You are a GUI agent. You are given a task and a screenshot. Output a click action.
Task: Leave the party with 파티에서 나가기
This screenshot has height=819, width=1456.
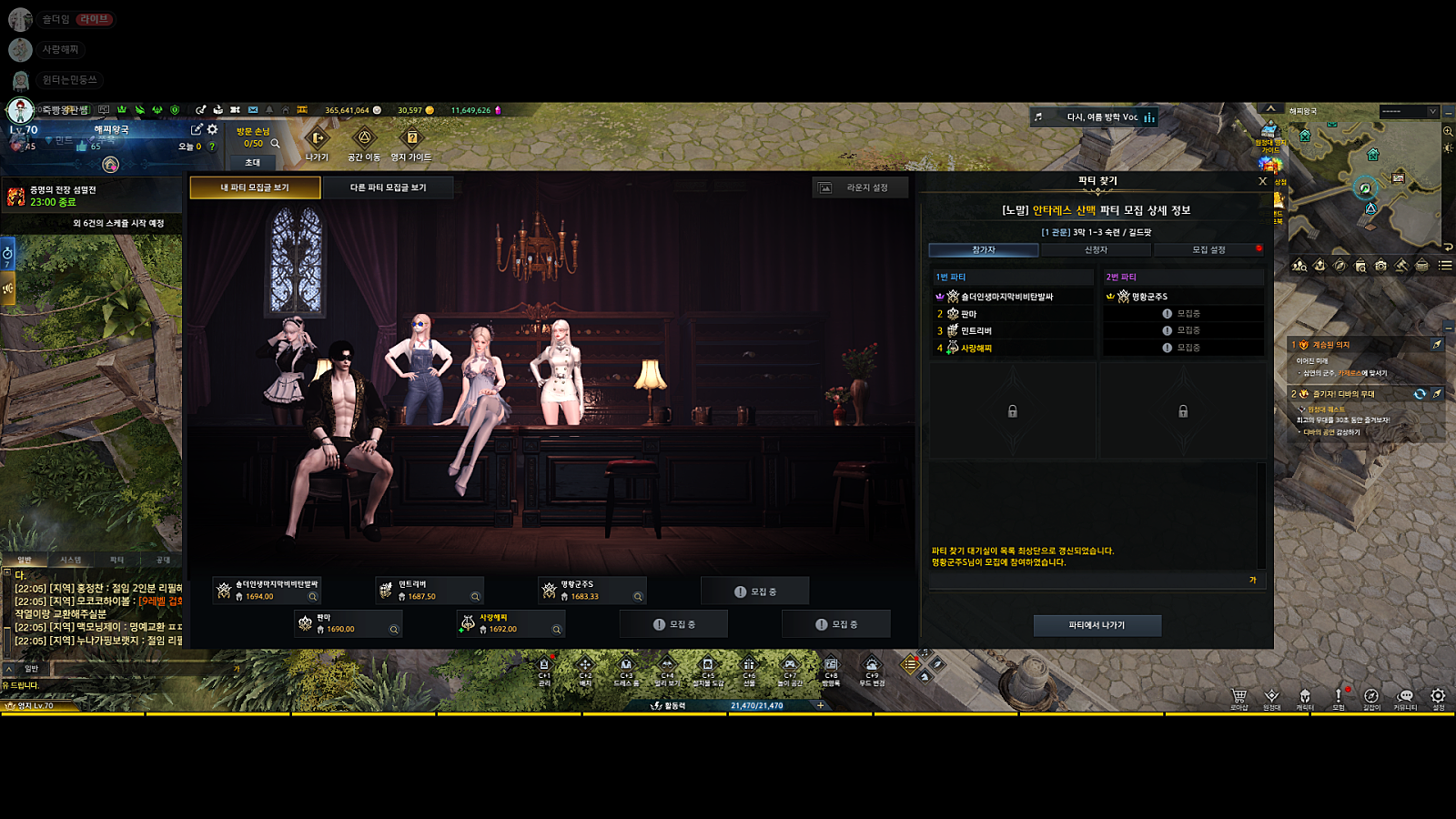(1097, 625)
